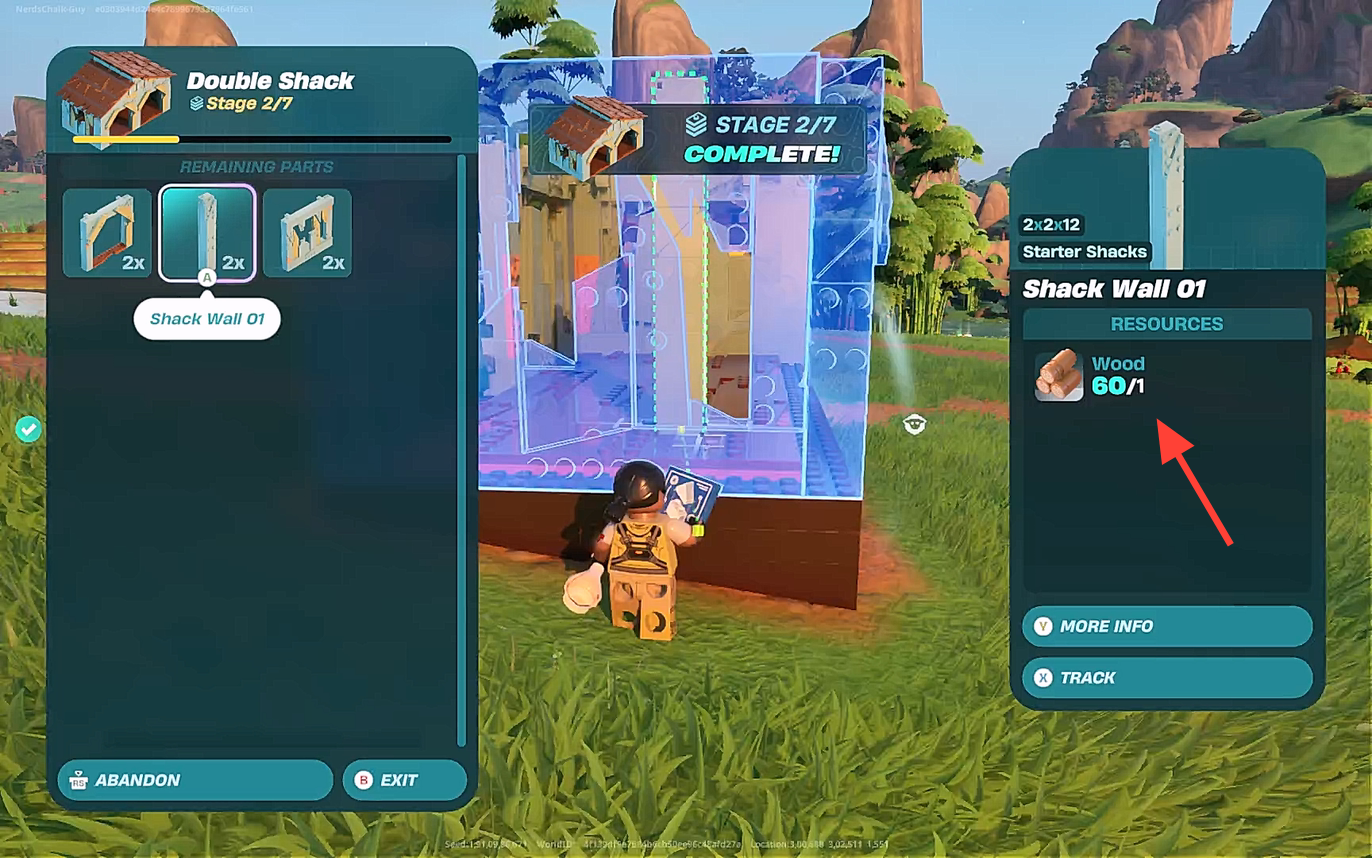Click the Wood resource entry
Screen dimensions: 1372x858
tap(1091, 375)
